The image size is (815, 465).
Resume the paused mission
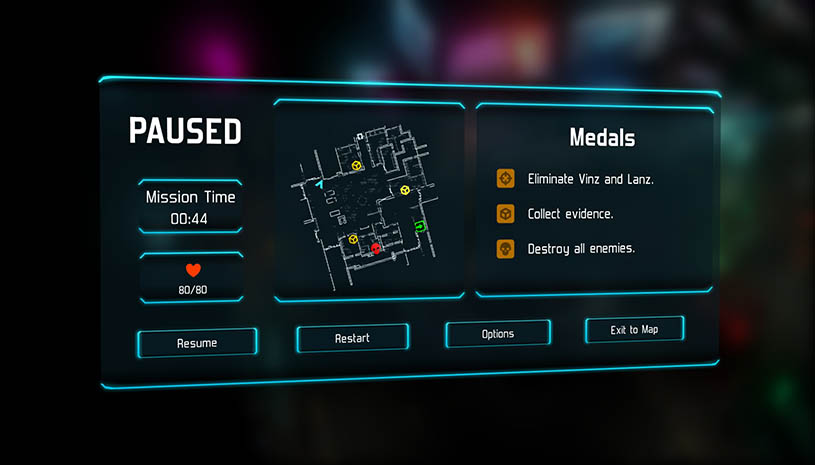click(197, 343)
